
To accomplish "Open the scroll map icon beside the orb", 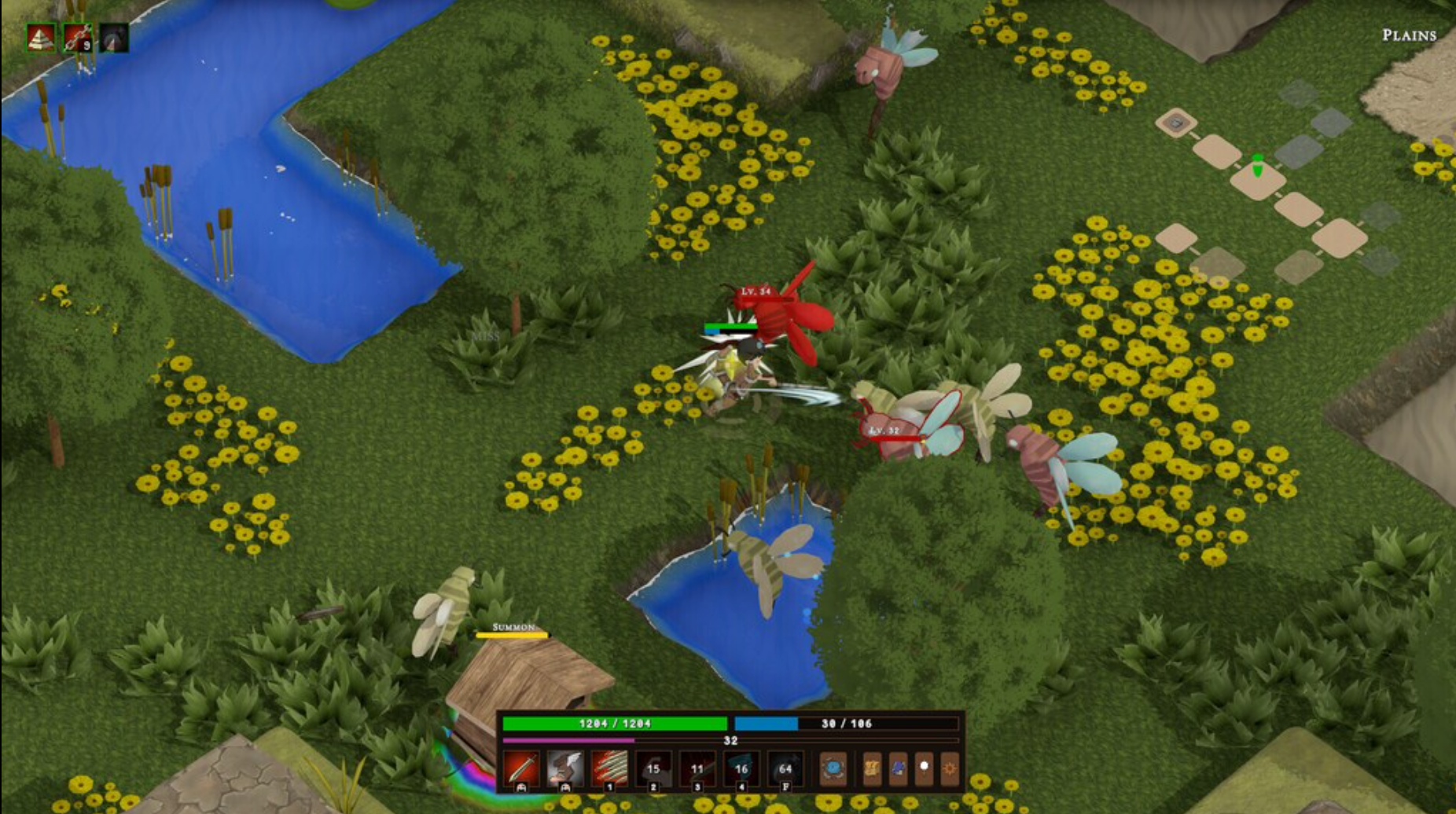I will click(x=873, y=768).
